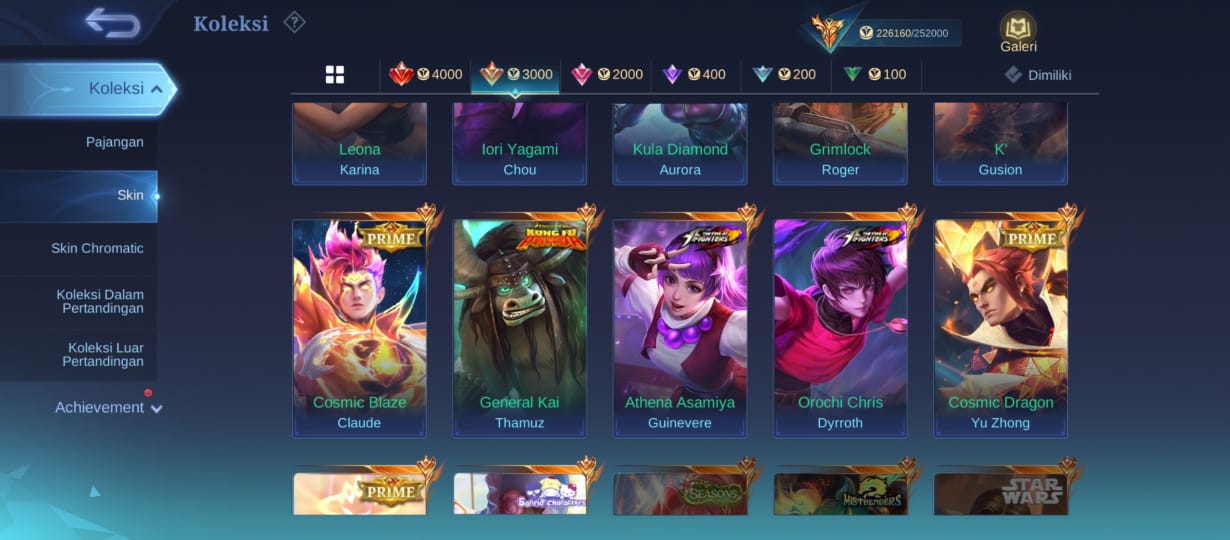This screenshot has width=1230, height=540.
Task: Toggle the Dimiliki owned filter
Action: (x=1039, y=74)
